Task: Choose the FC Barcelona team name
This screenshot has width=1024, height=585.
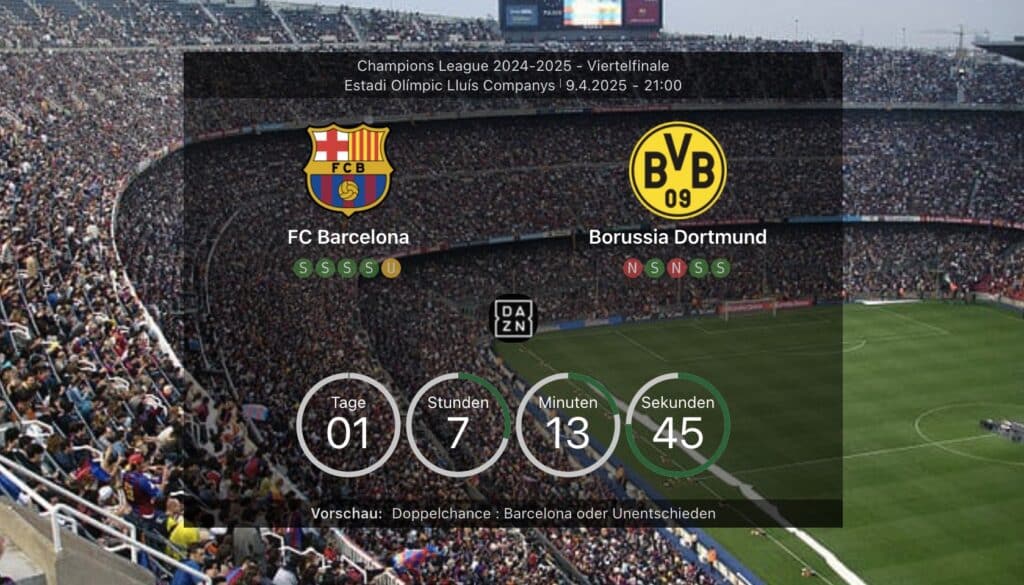Action: point(348,237)
